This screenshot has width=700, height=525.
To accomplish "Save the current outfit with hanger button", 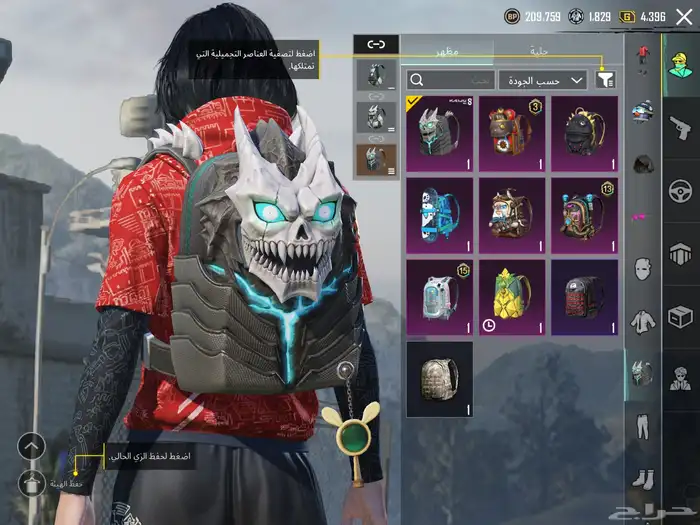I will coord(32,484).
